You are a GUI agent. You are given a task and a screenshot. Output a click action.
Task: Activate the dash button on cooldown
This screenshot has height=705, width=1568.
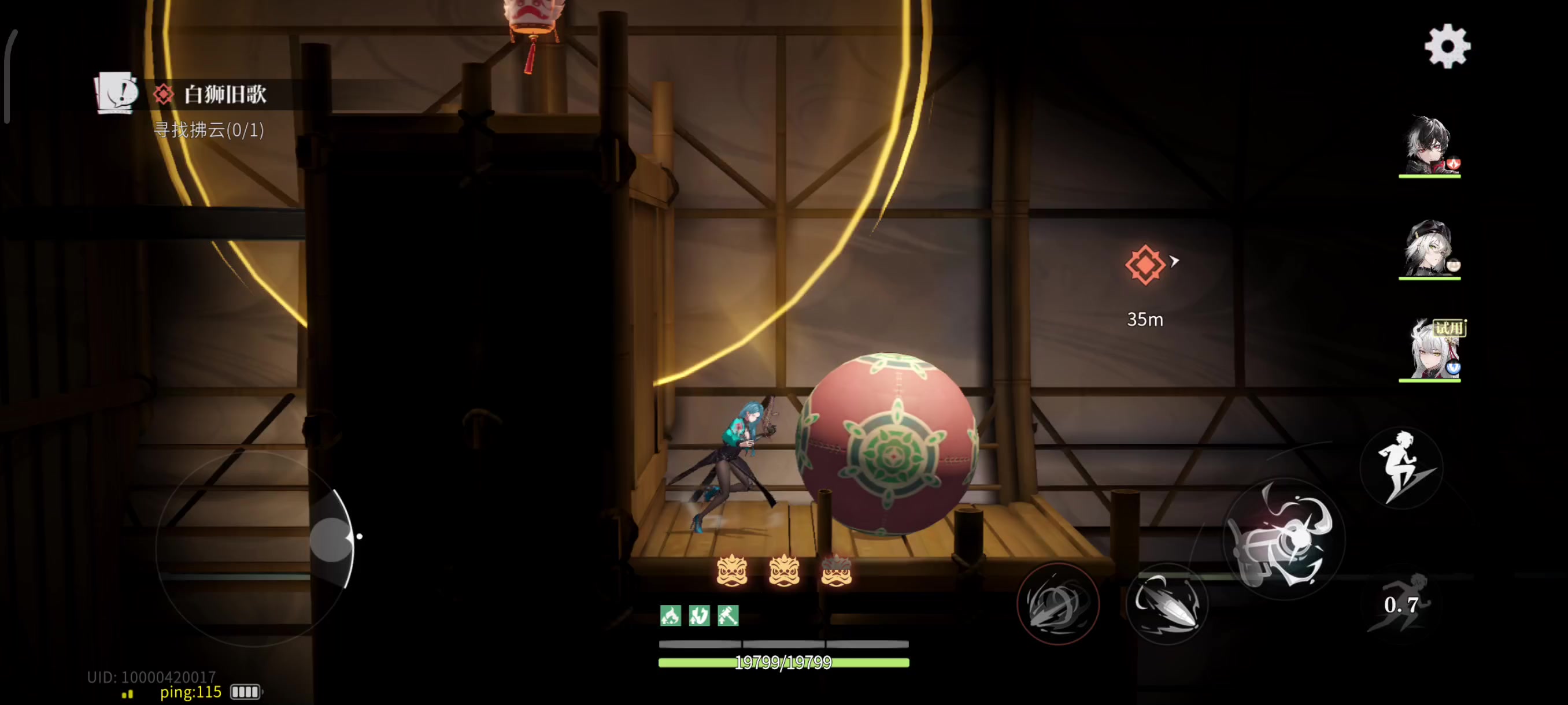(x=1400, y=603)
